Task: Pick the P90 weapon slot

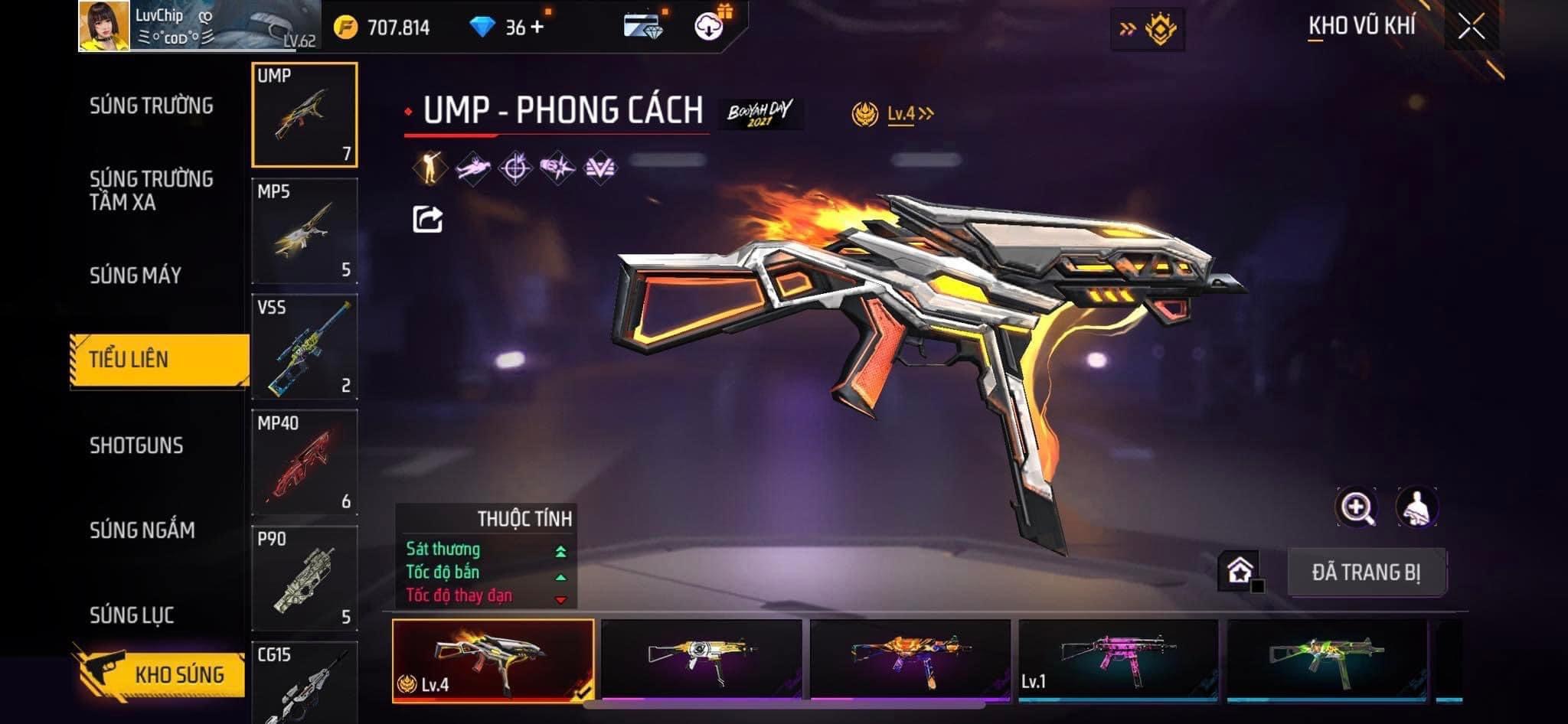Action: [x=304, y=578]
